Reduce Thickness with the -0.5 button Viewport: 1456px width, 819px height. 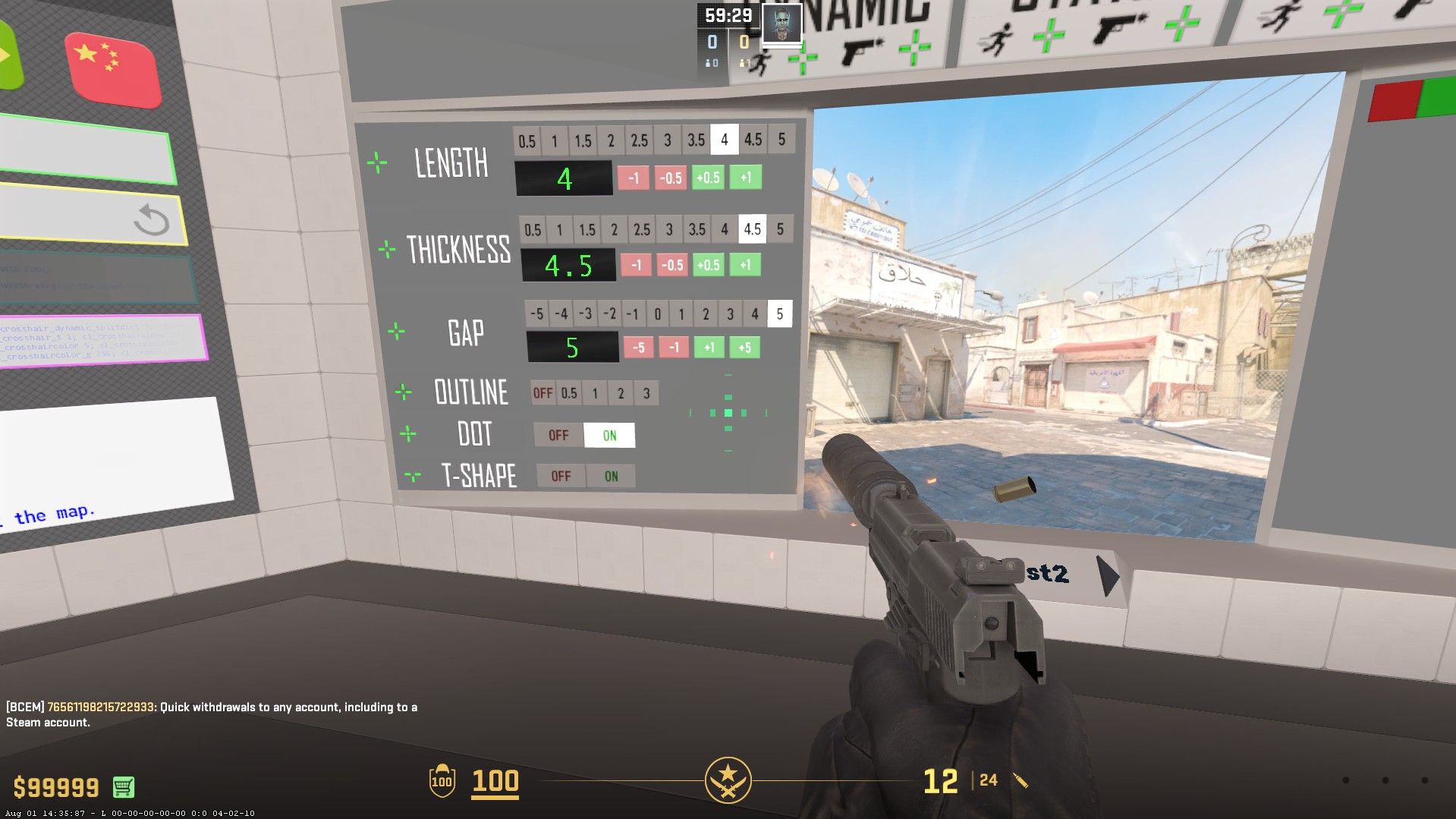click(x=671, y=265)
